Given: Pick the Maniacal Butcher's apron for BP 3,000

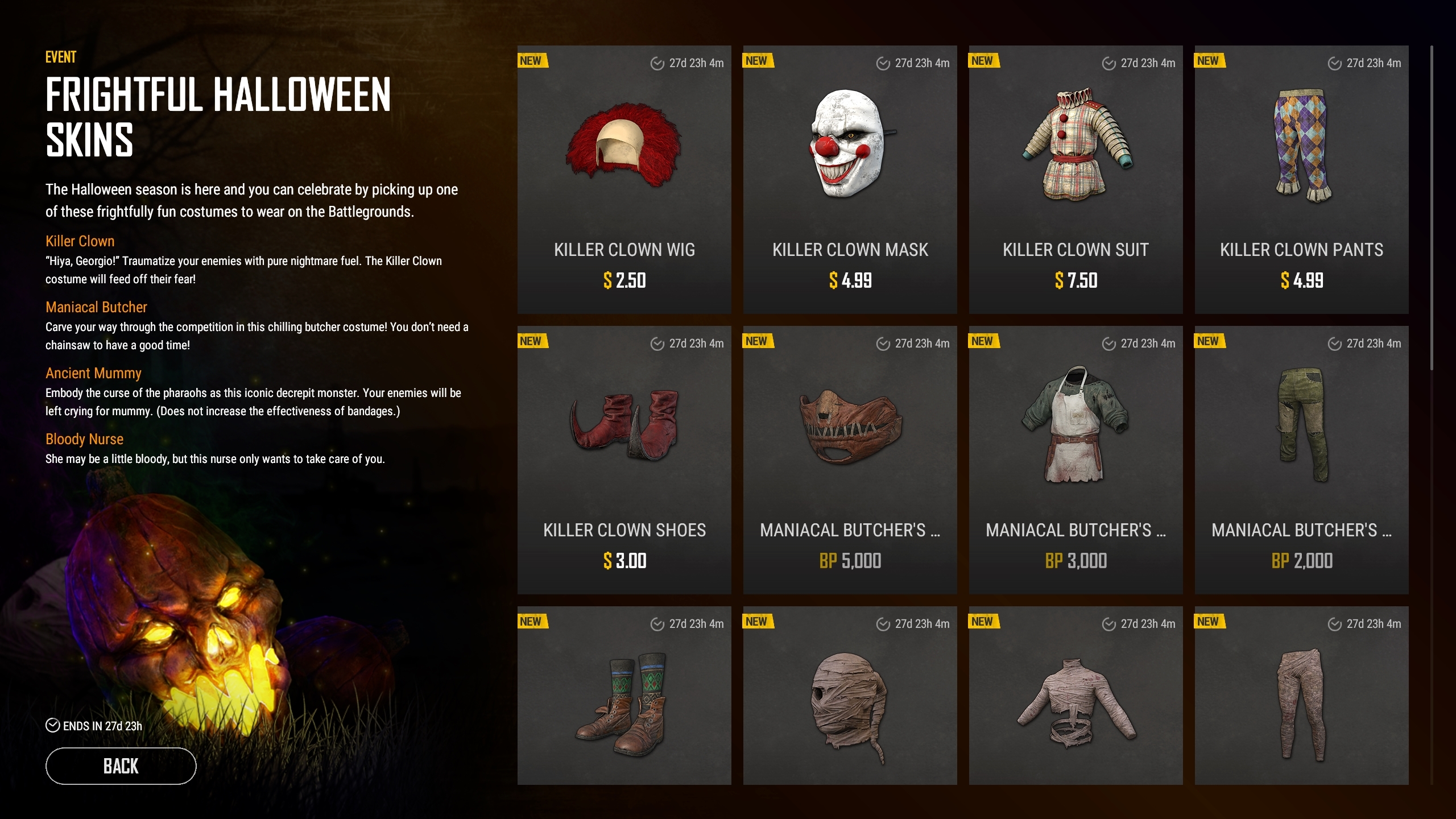Looking at the screenshot, I should pyautogui.click(x=1076, y=460).
